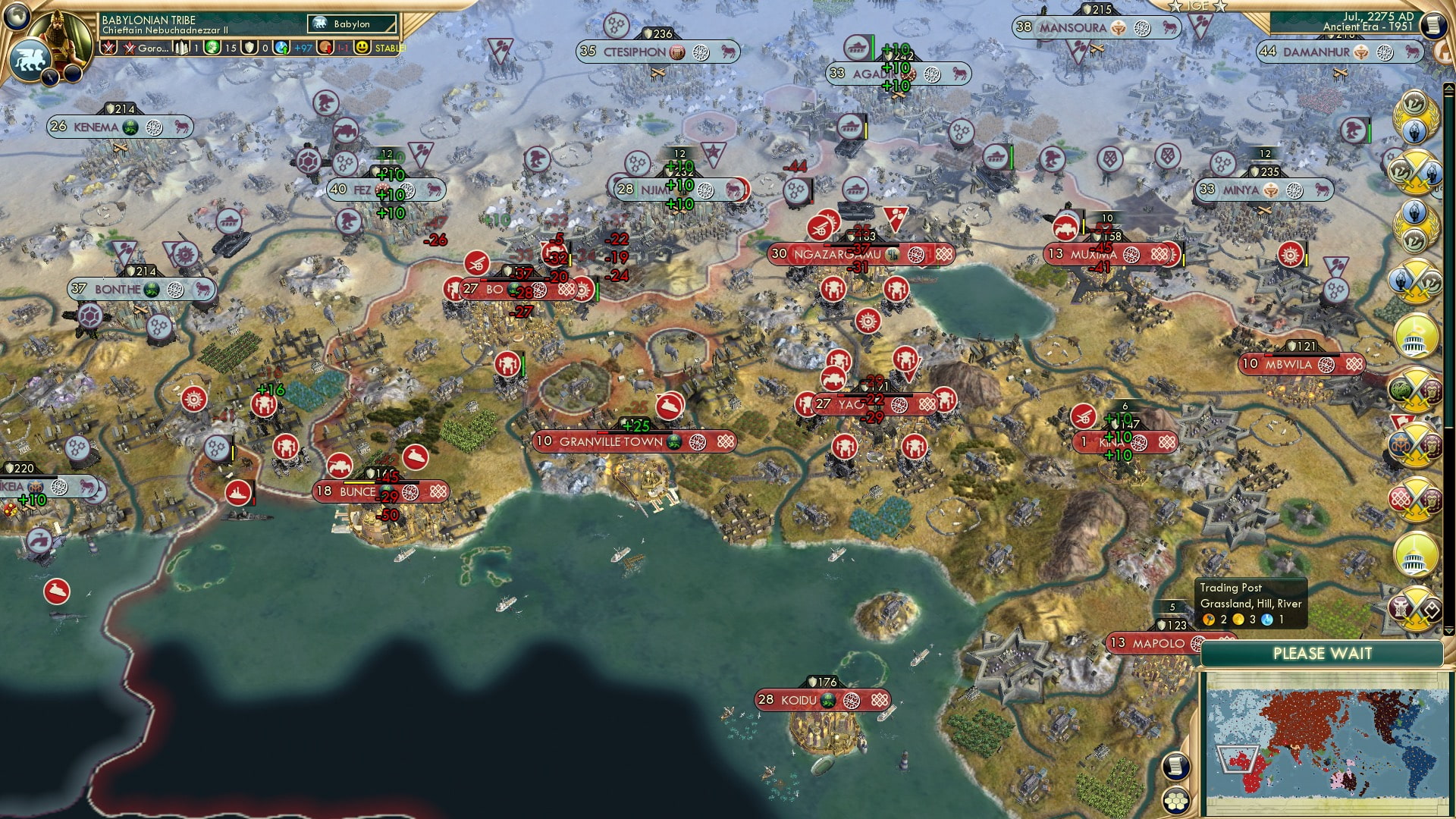This screenshot has width=1456, height=819.
Task: Select the Babylon winged lion civilization emblem
Action: point(30,61)
